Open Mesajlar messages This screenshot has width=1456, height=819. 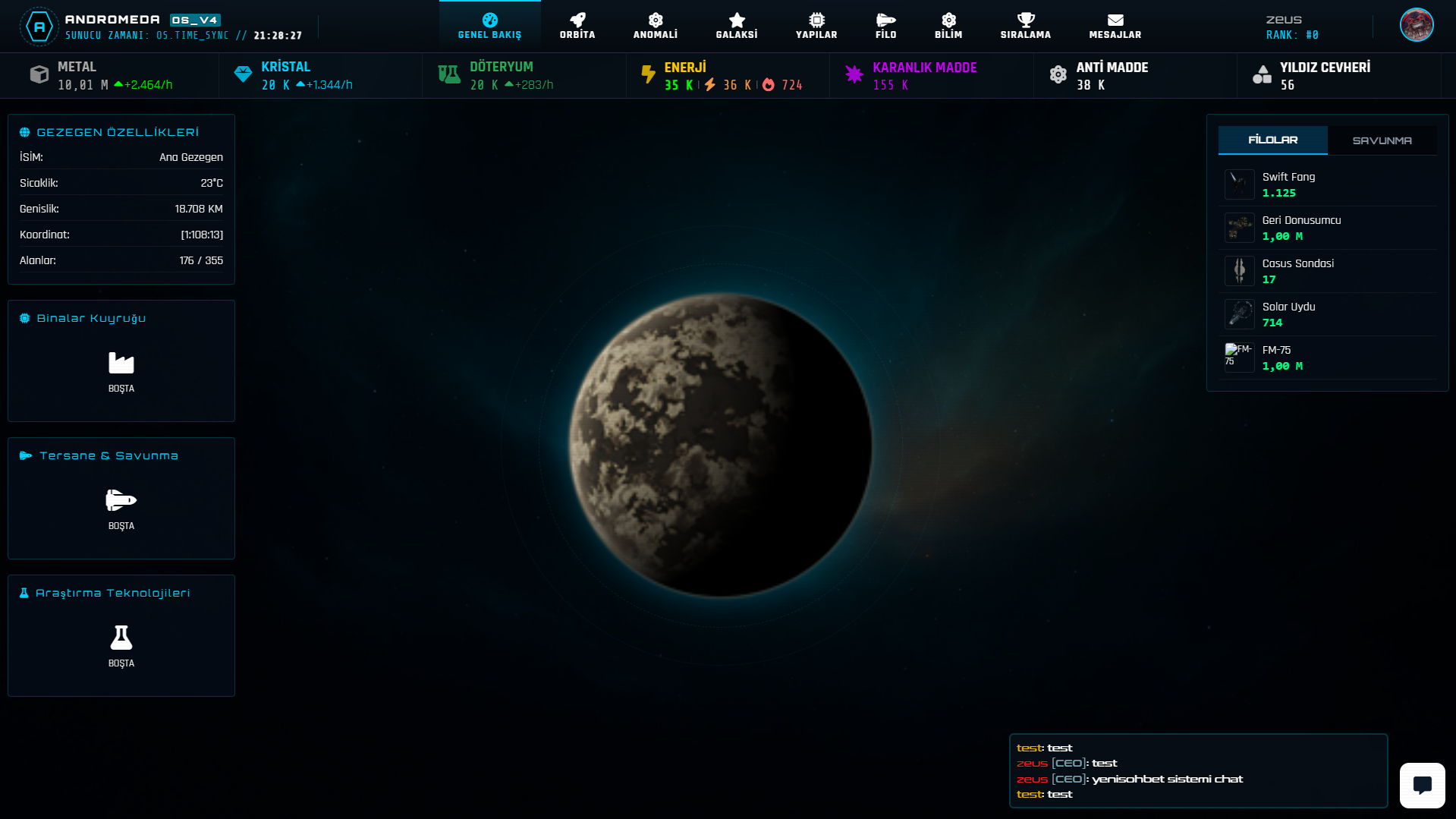(1115, 26)
